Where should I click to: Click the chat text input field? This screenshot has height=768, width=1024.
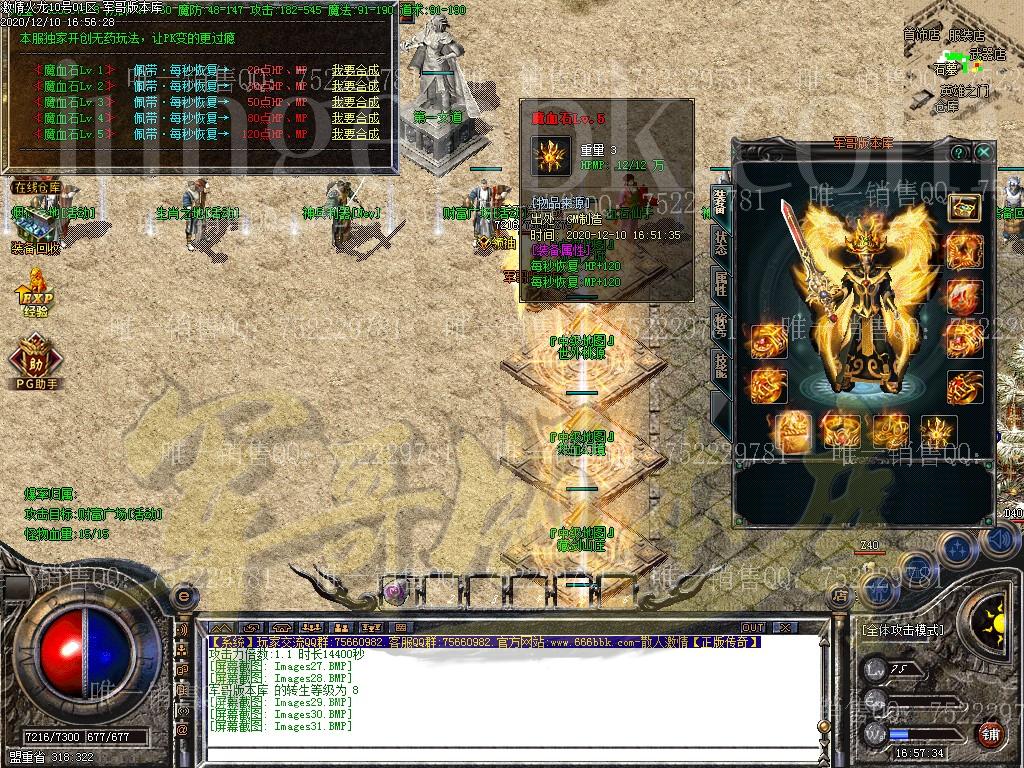point(500,753)
